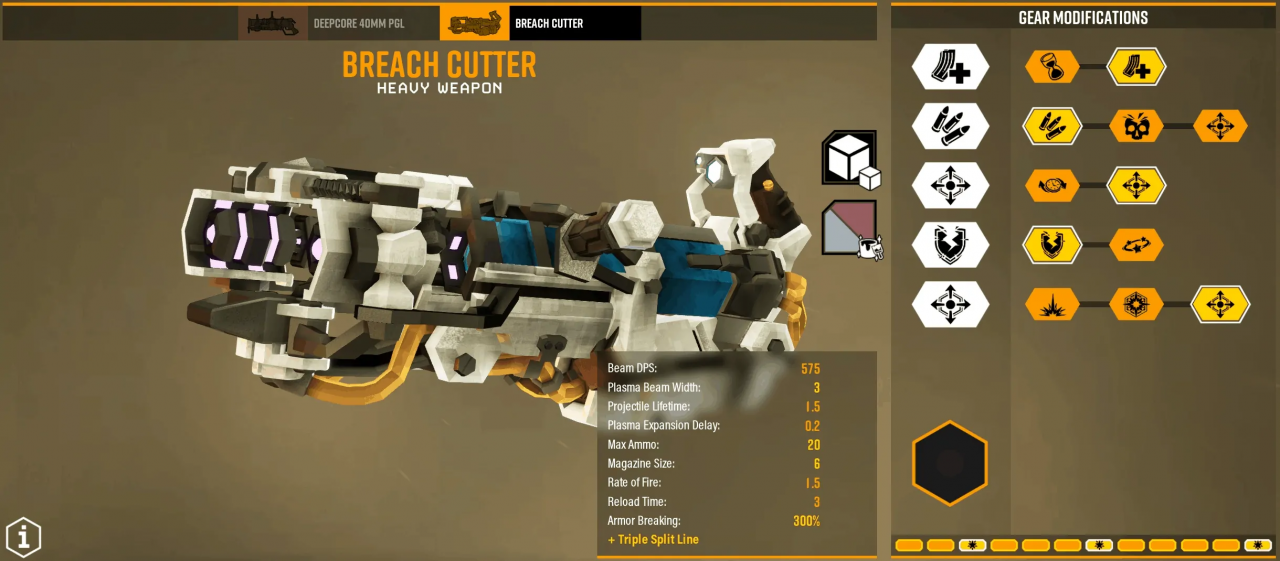Open the paintjob color swatch

(849, 227)
